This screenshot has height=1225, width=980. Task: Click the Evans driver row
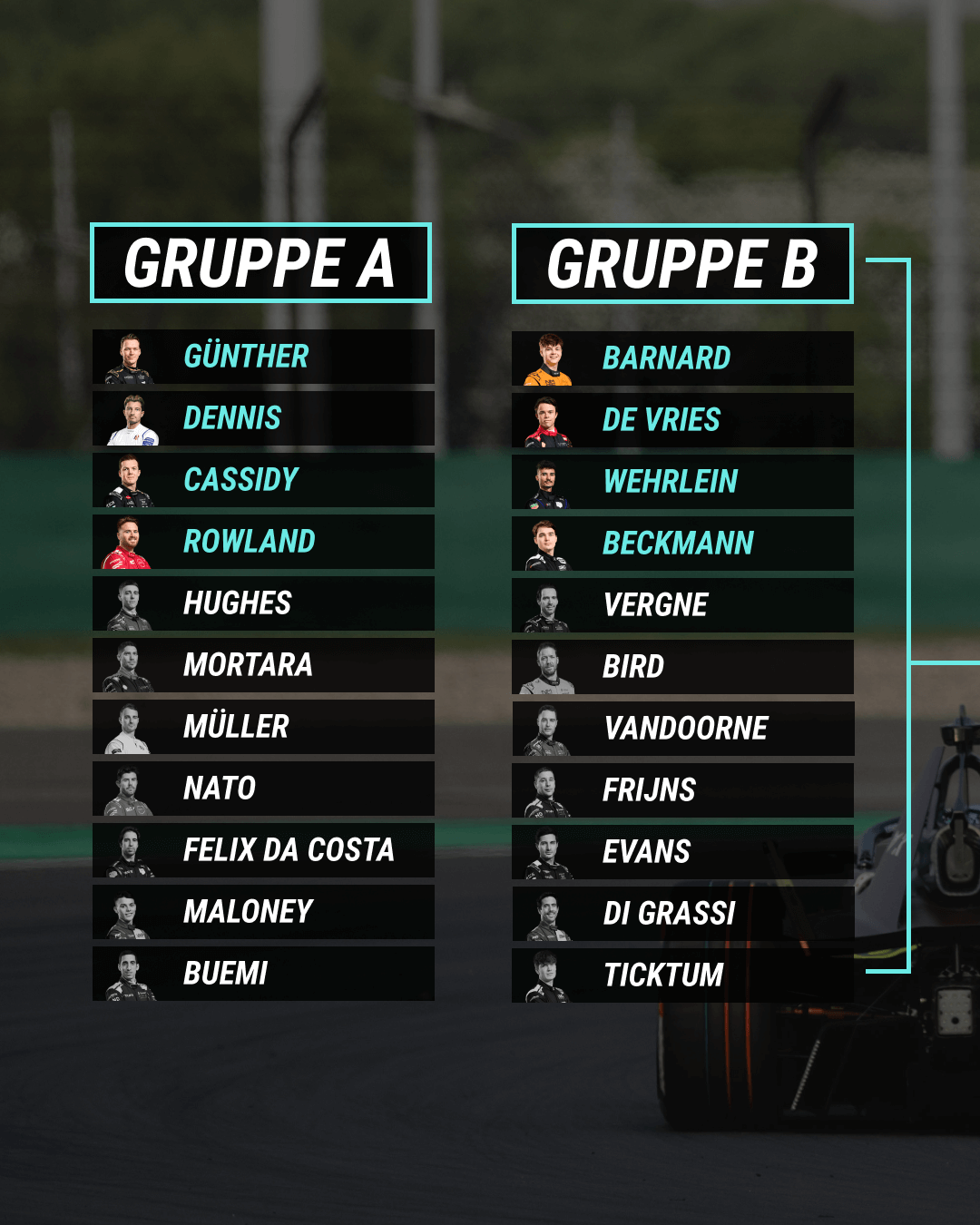click(x=682, y=852)
